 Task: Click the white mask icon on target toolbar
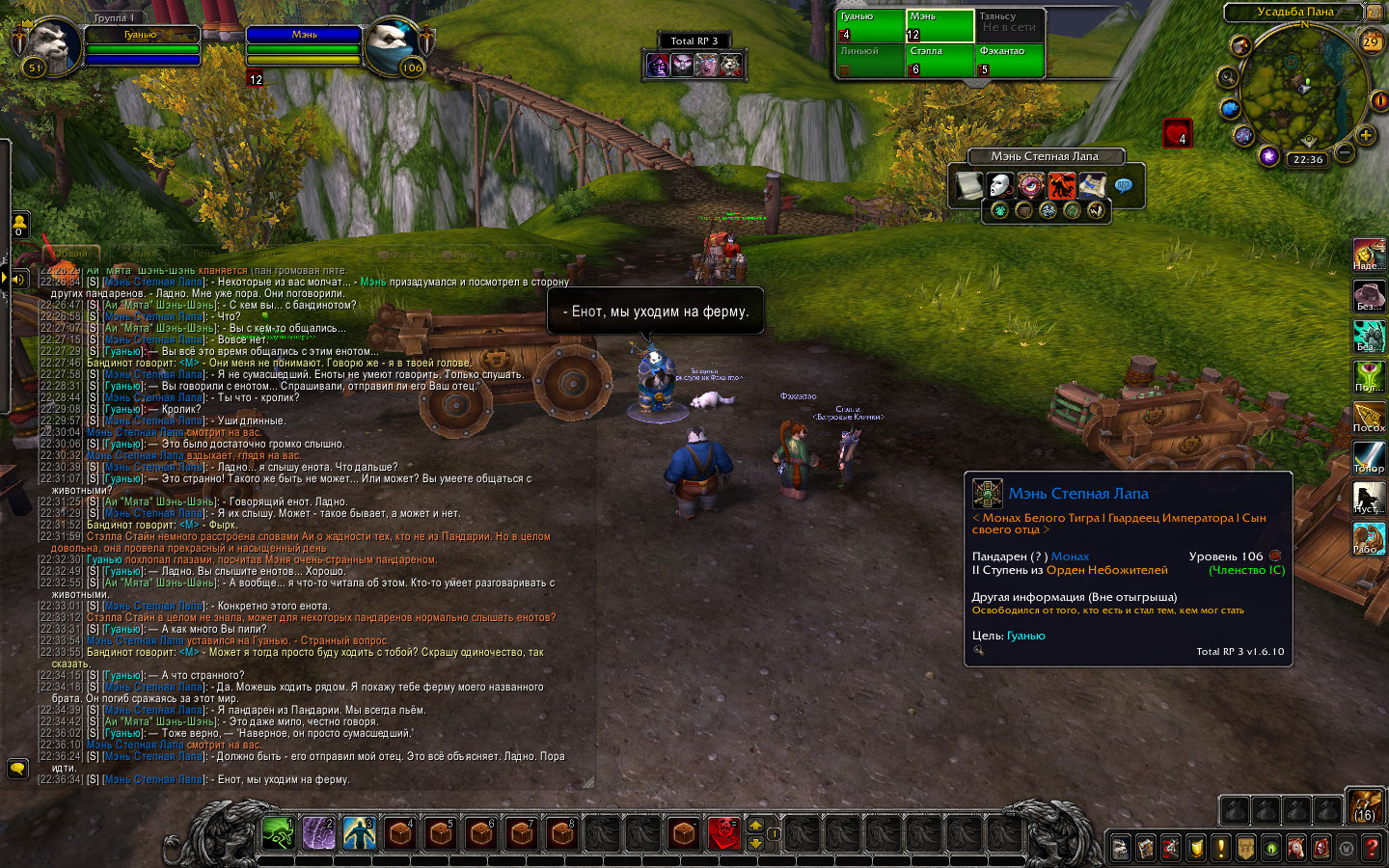point(999,184)
